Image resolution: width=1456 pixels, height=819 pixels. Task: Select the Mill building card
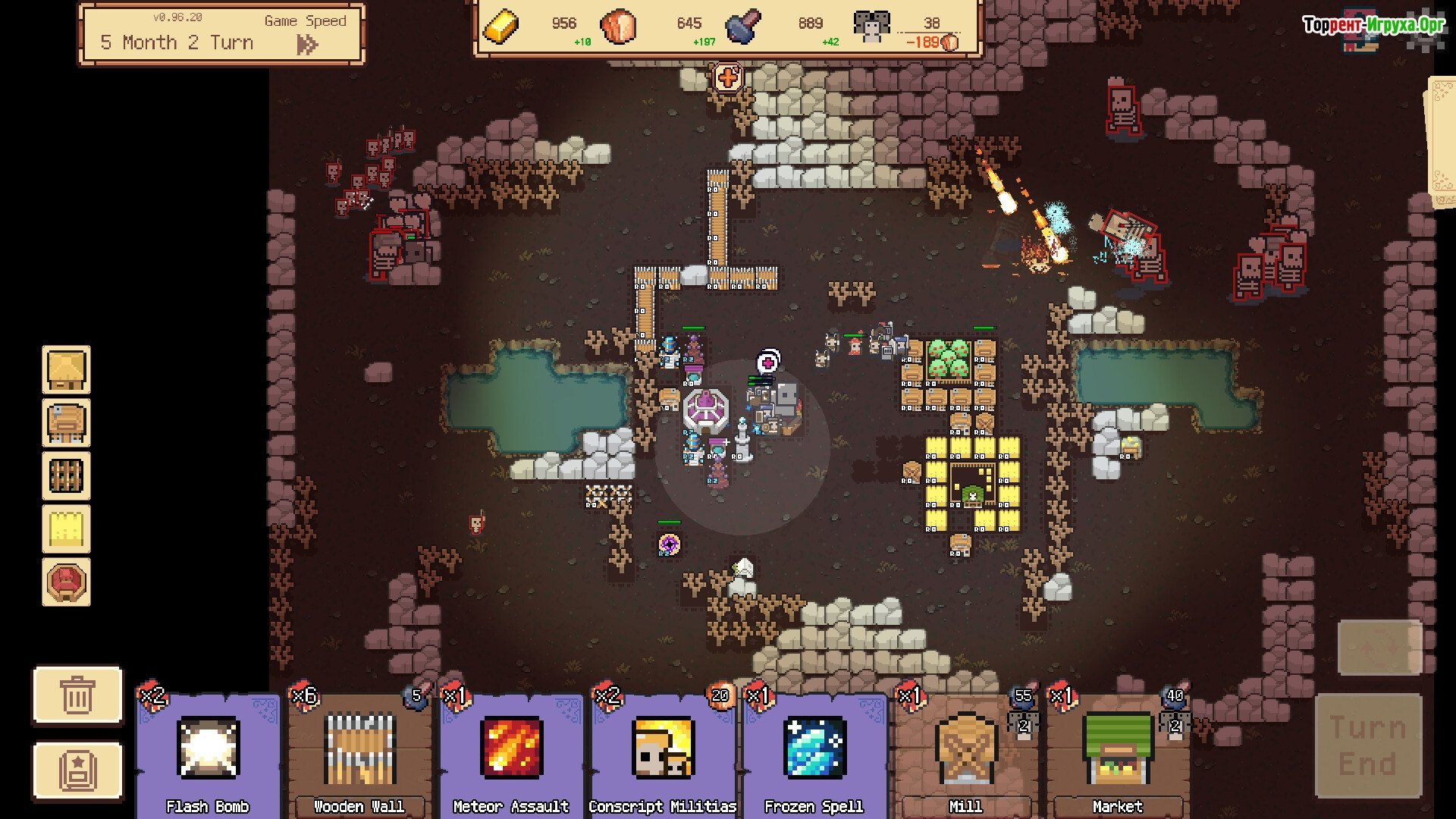tap(965, 752)
